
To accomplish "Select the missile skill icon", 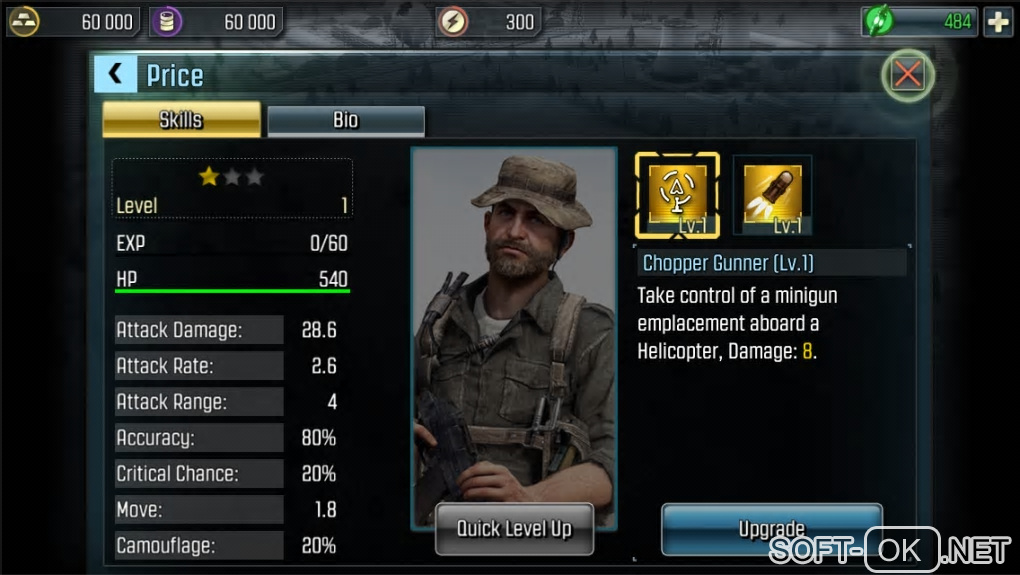I will click(772, 195).
